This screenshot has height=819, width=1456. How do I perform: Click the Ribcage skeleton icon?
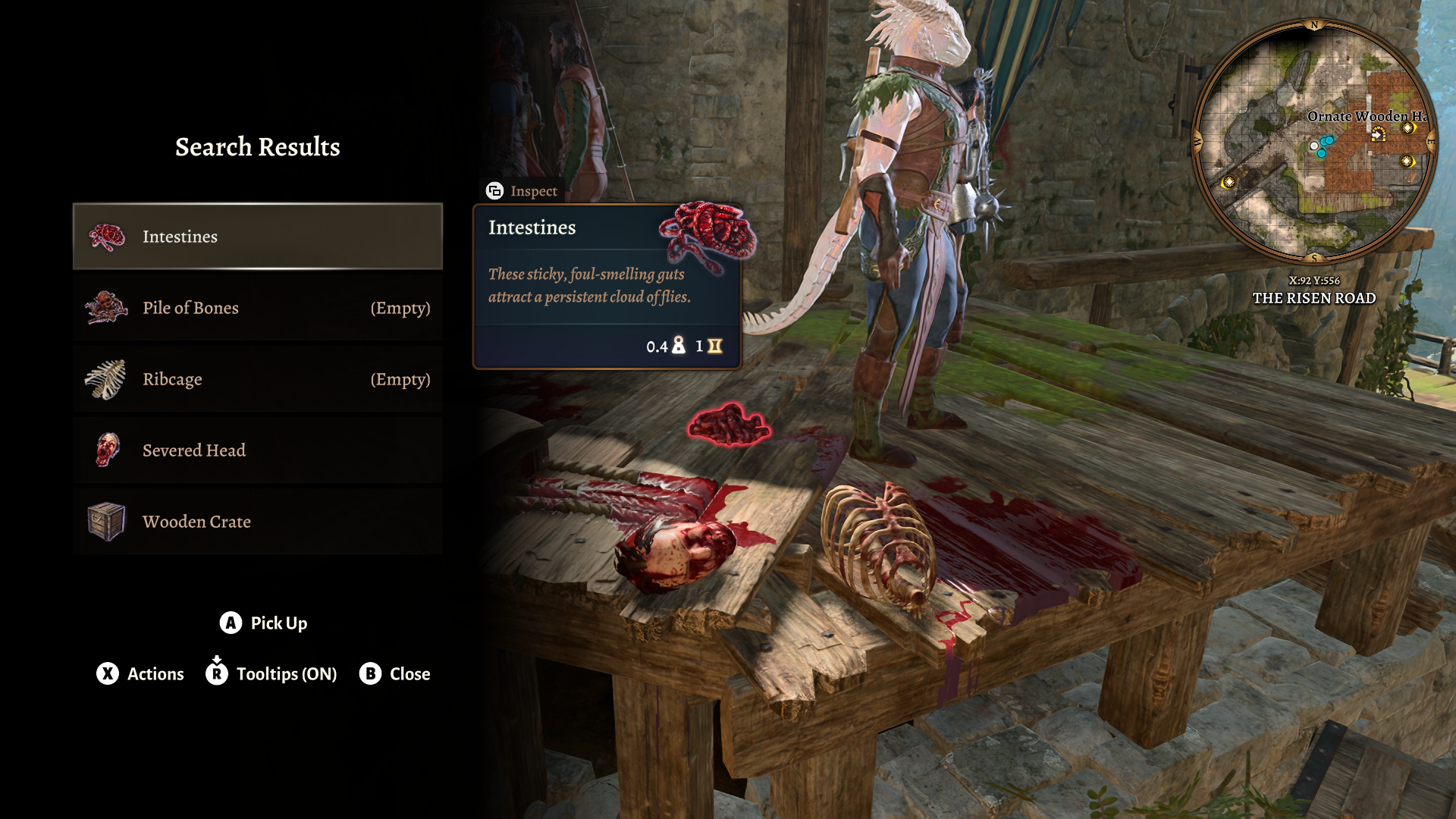(107, 379)
